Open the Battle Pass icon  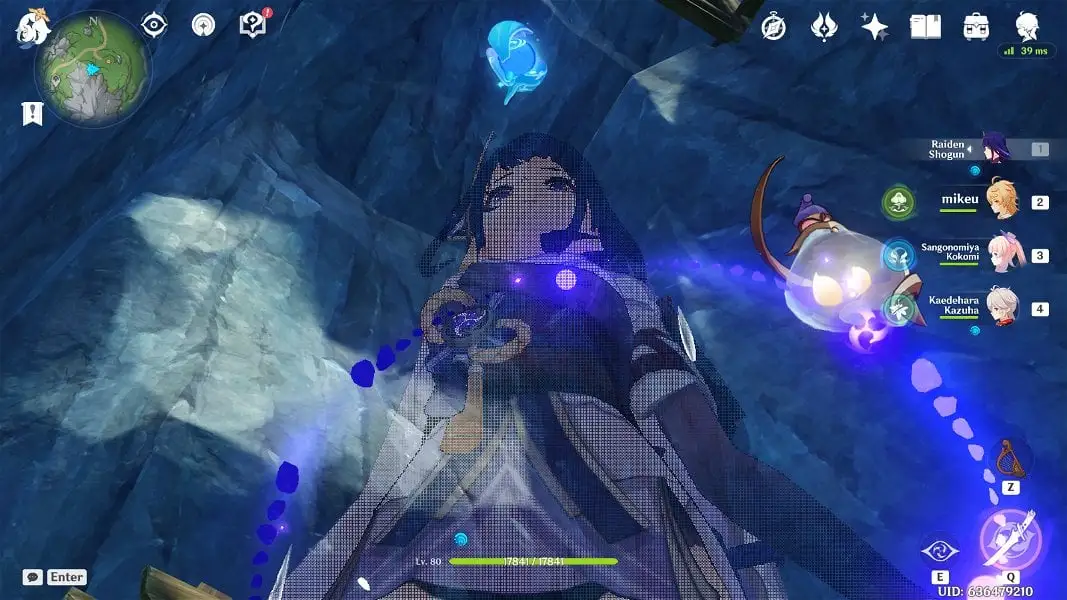824,27
